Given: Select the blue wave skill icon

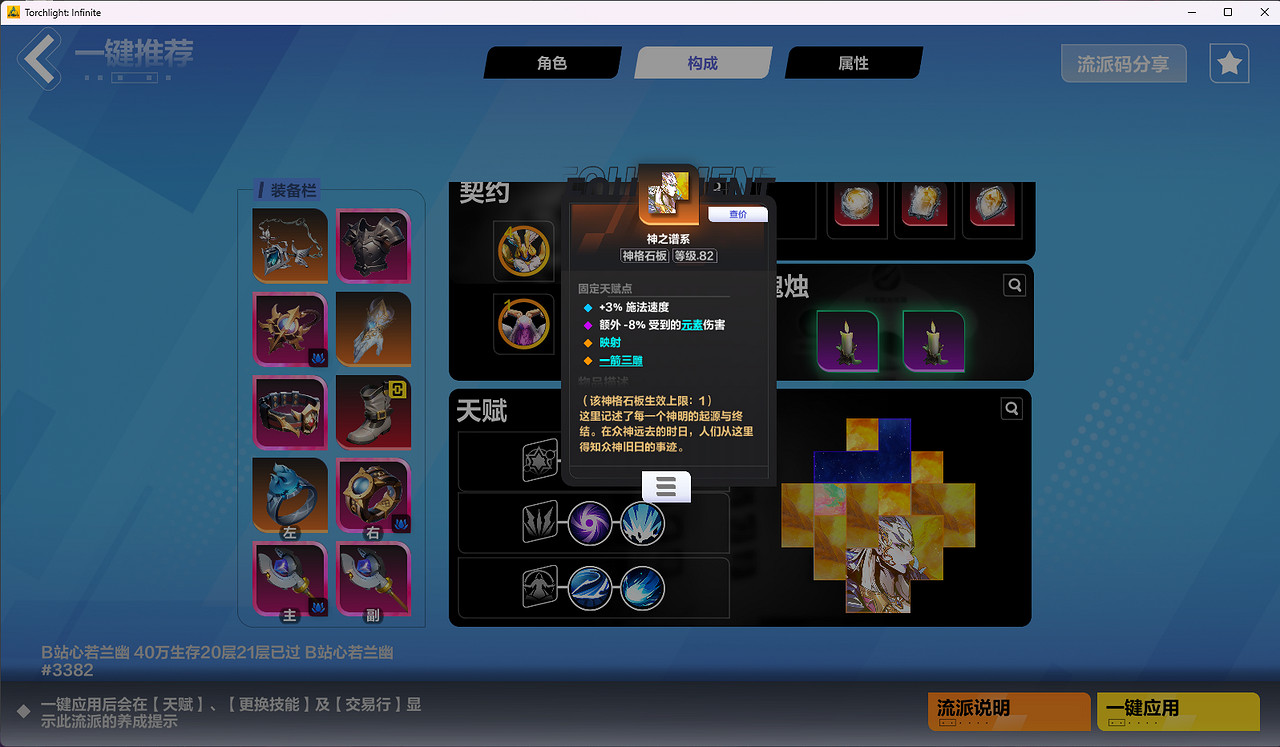Looking at the screenshot, I should tap(590, 588).
